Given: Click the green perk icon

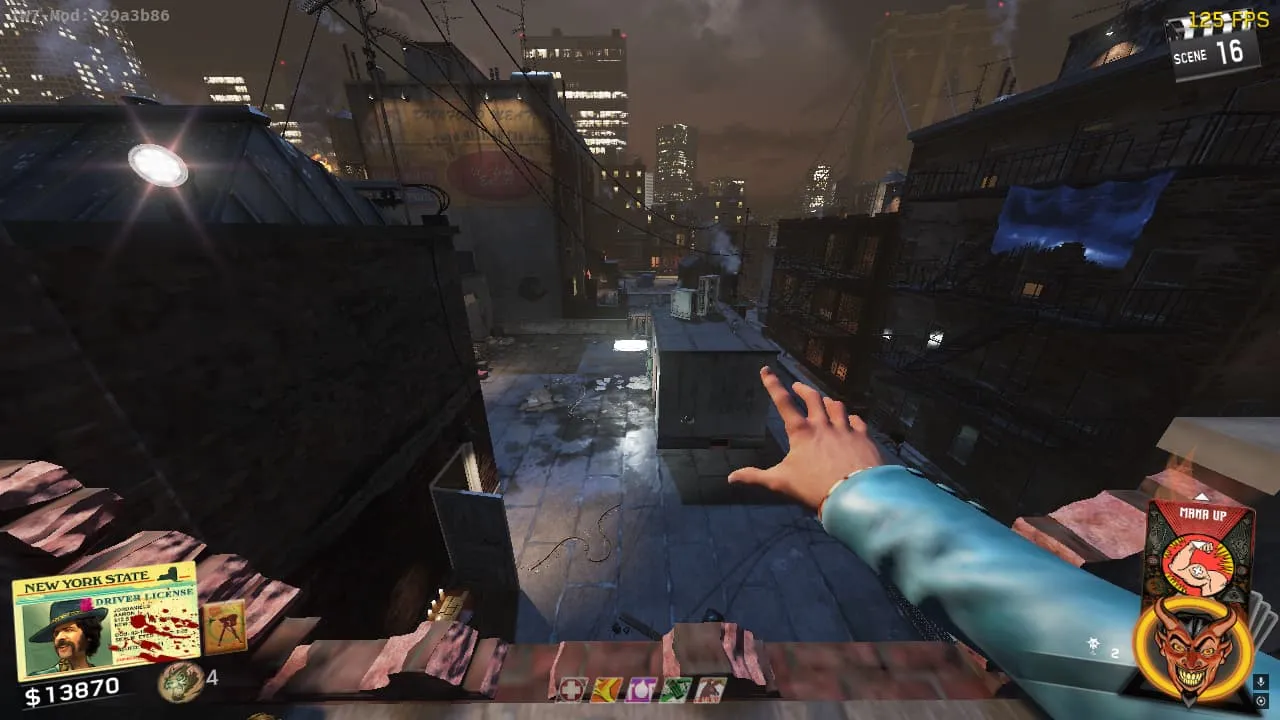Looking at the screenshot, I should (675, 689).
